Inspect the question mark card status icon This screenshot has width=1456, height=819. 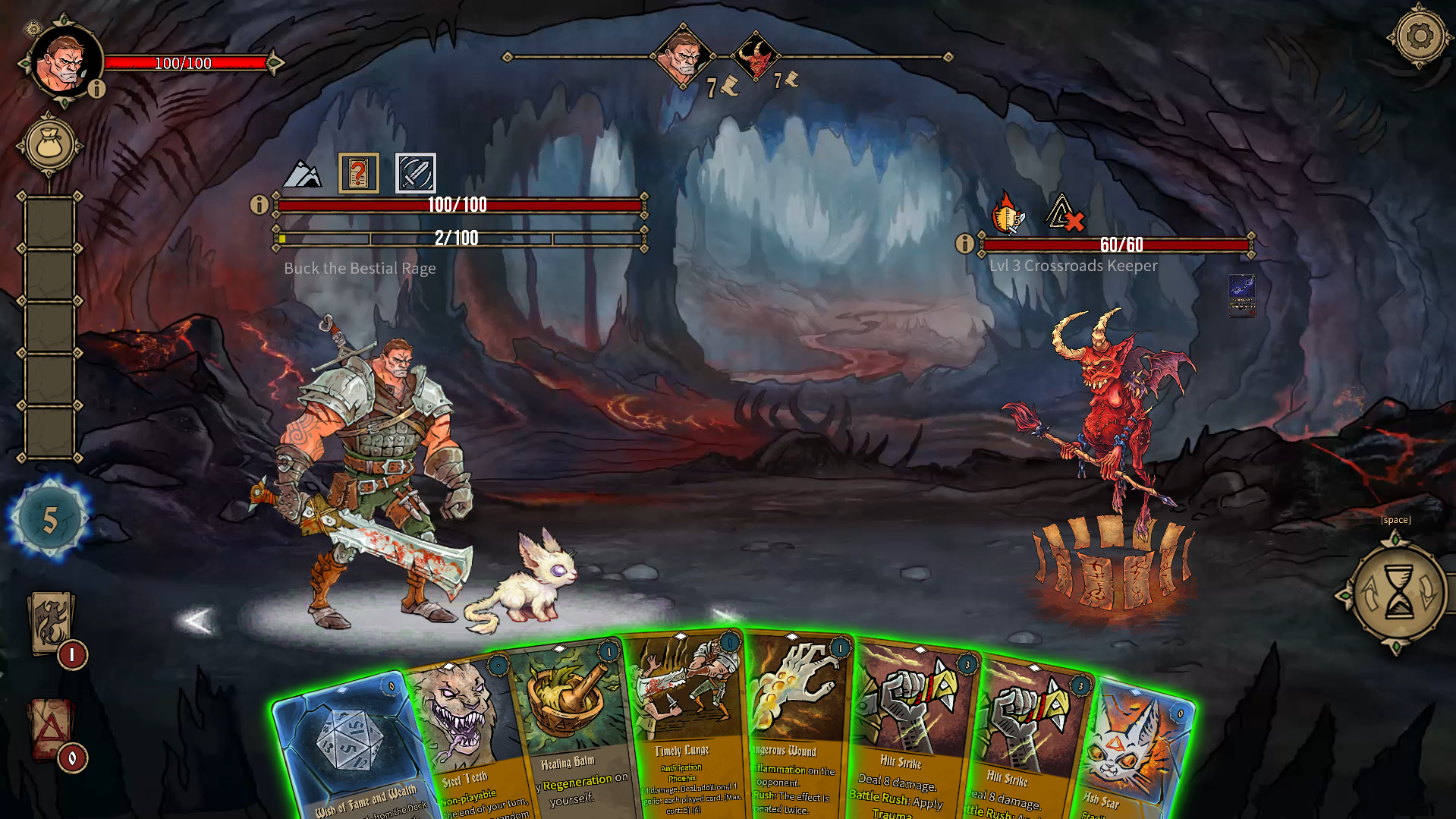point(358,173)
